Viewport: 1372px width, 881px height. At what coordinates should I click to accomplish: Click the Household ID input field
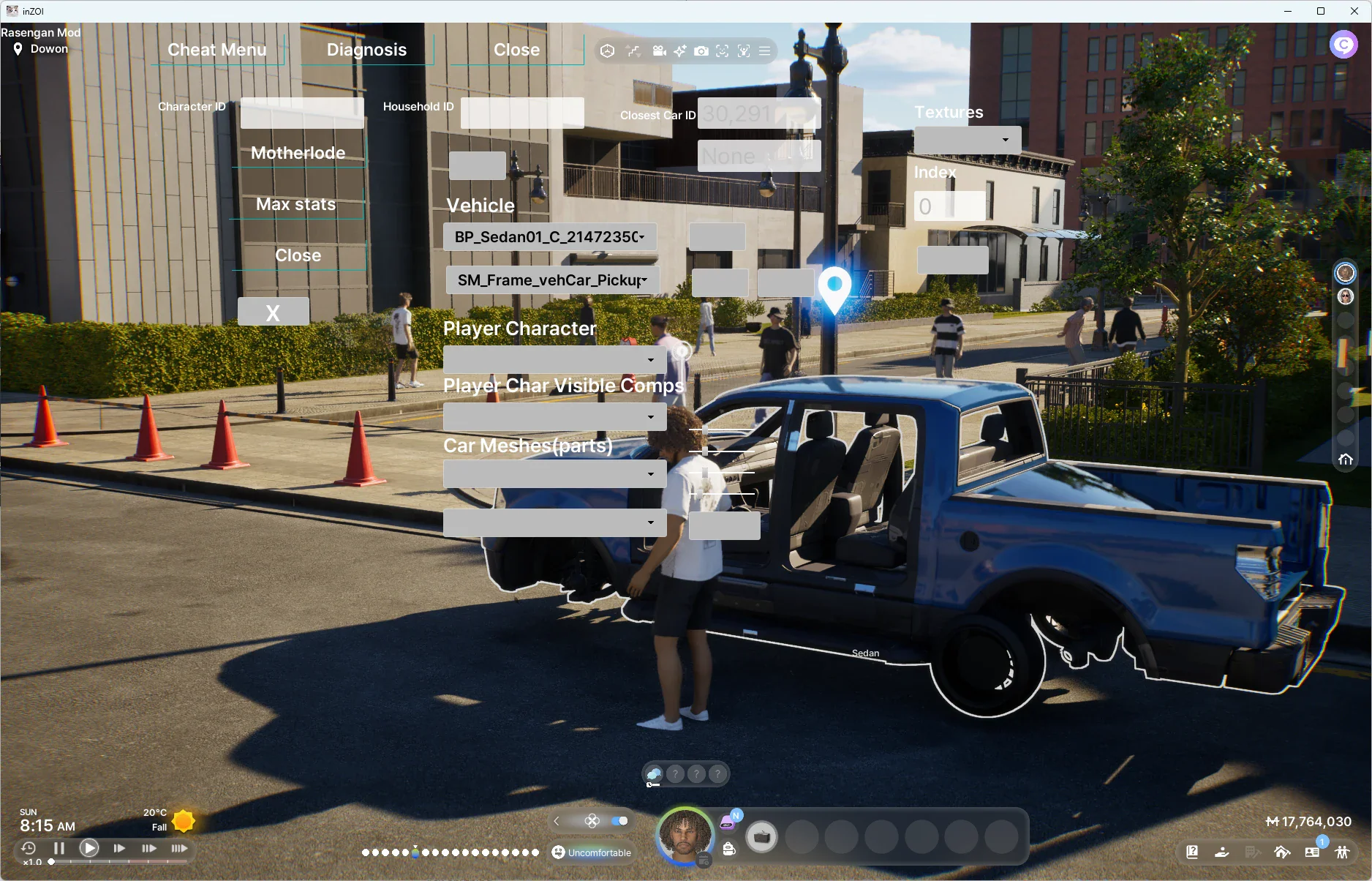[522, 113]
